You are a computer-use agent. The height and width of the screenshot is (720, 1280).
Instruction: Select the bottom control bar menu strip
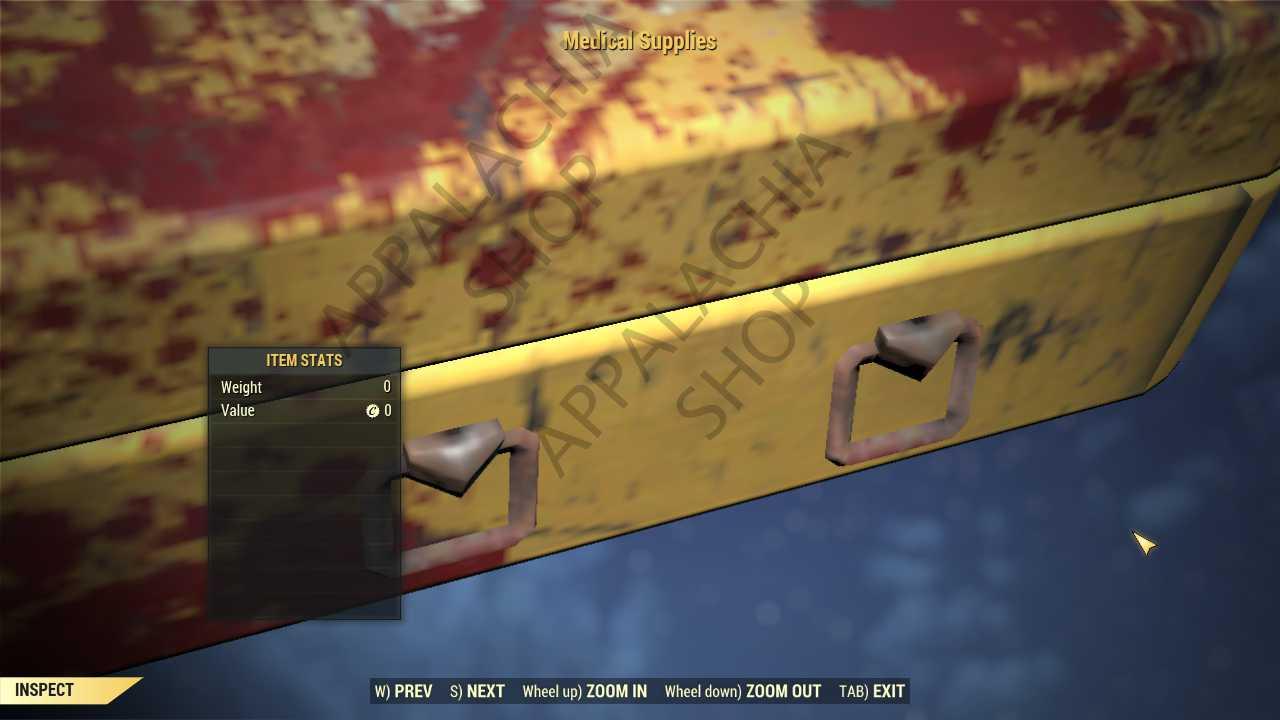pos(640,691)
